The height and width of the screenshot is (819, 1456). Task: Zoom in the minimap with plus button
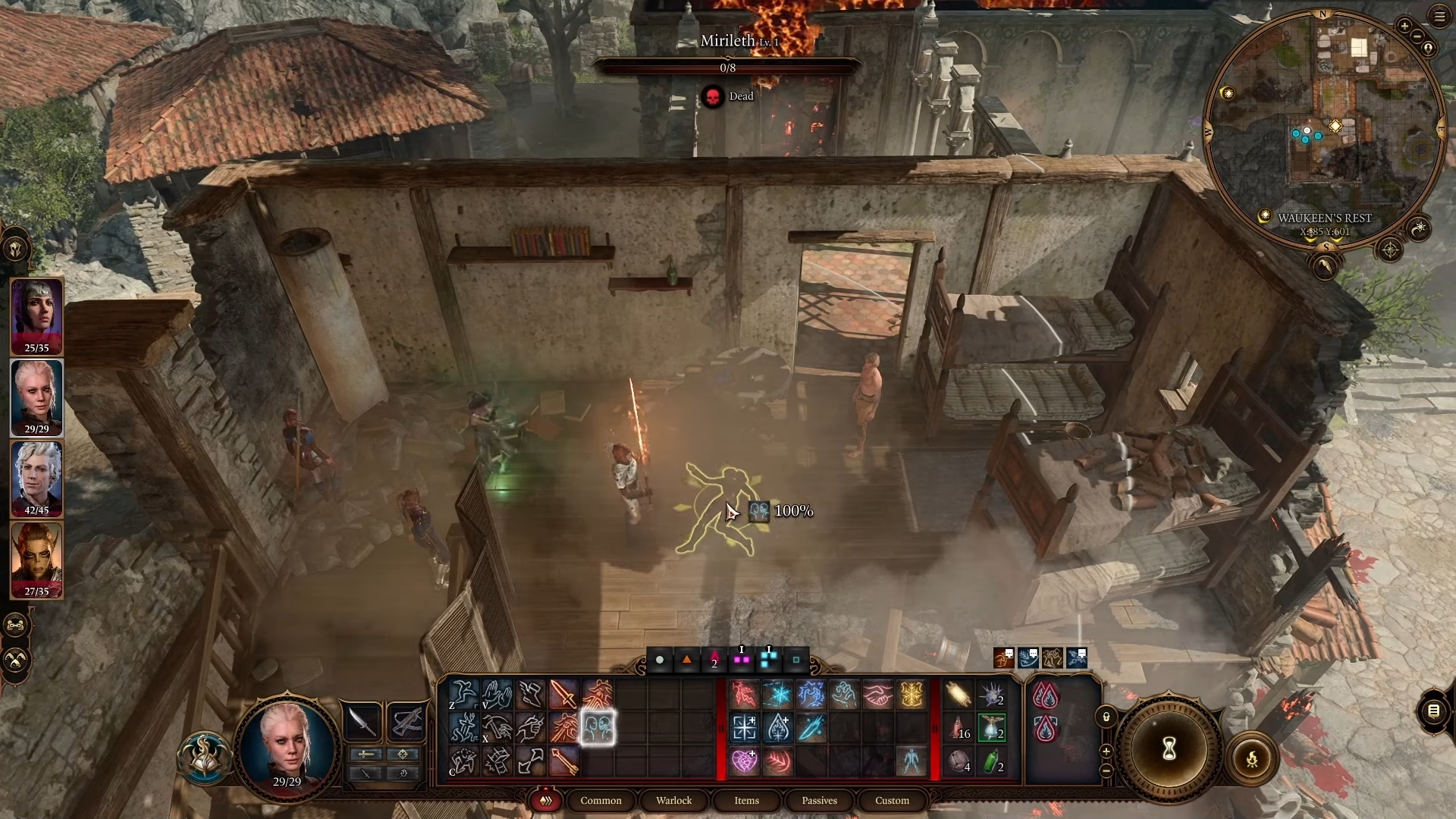click(x=1404, y=27)
